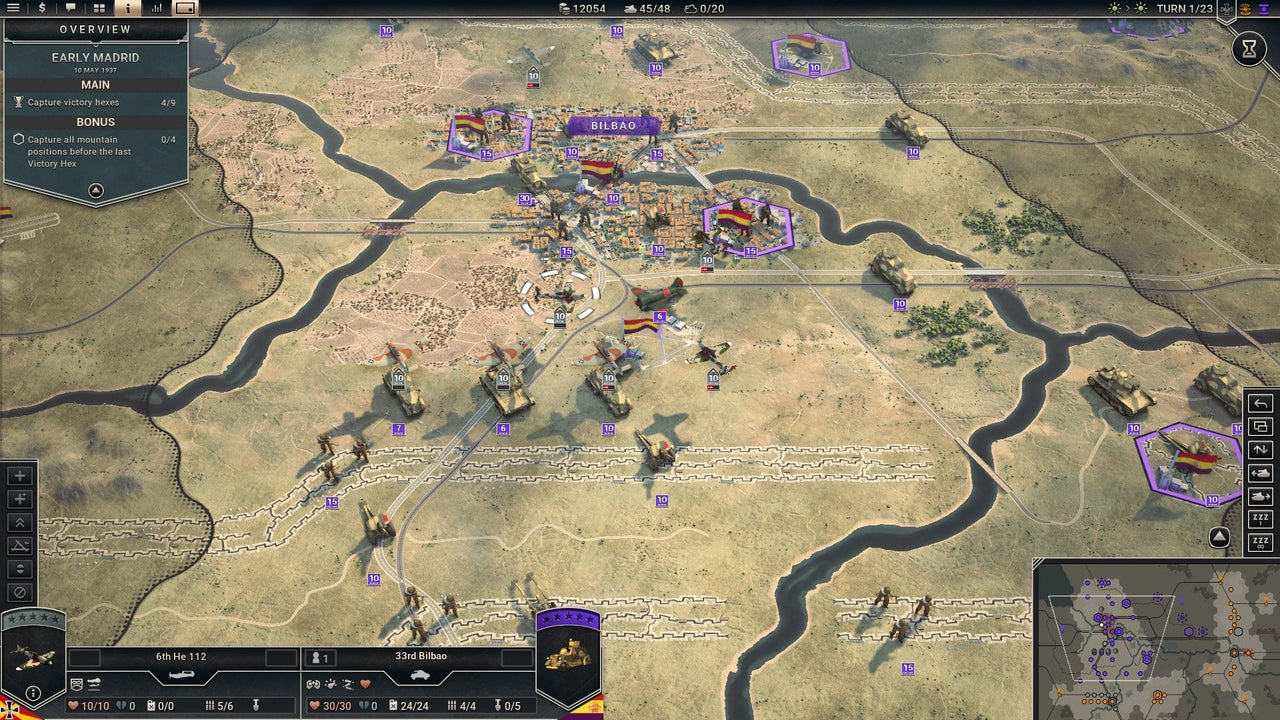Select the Bonus objectives header
The image size is (1280, 720).
pyautogui.click(x=96, y=121)
